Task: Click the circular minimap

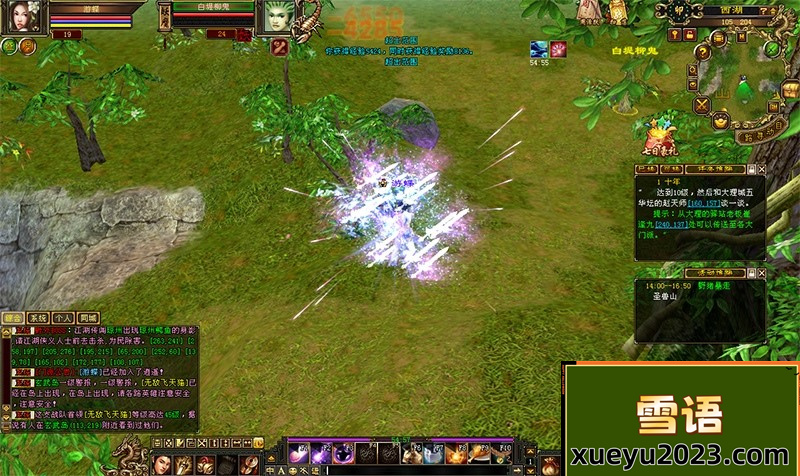Action: click(x=744, y=92)
